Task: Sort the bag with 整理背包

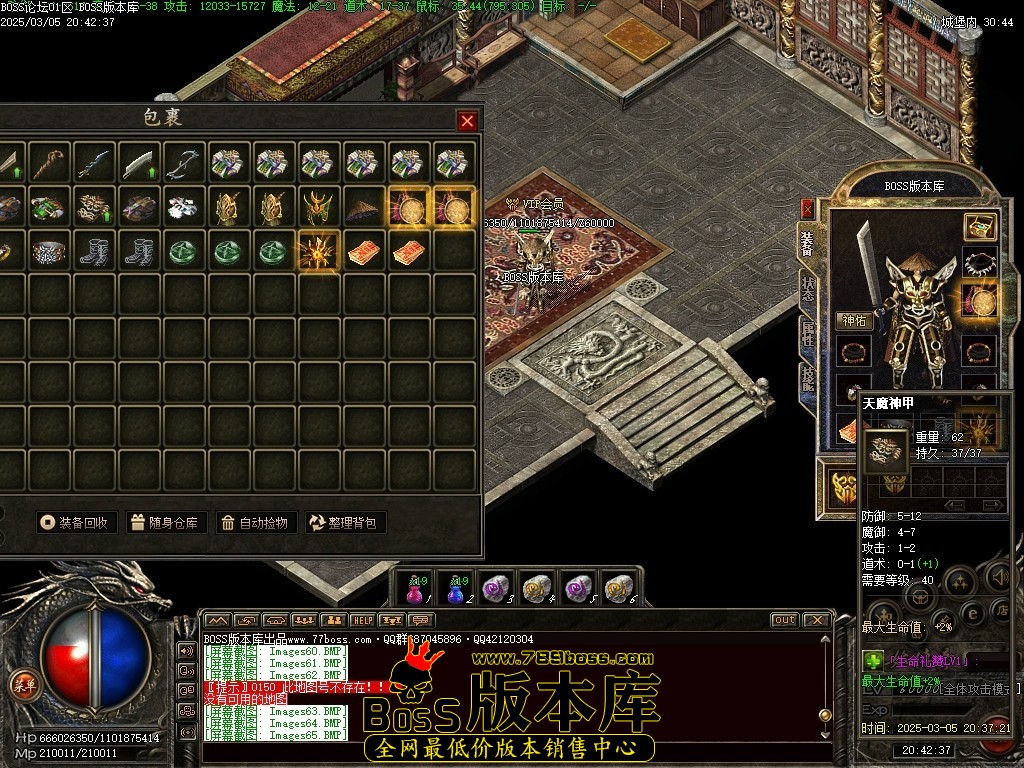Action: pos(346,522)
